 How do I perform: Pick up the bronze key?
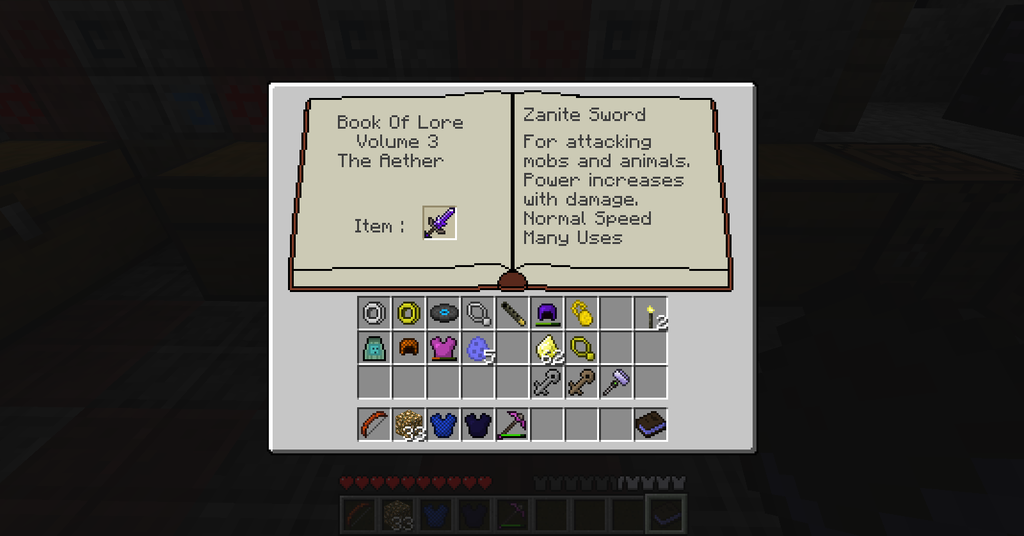[x=581, y=382]
